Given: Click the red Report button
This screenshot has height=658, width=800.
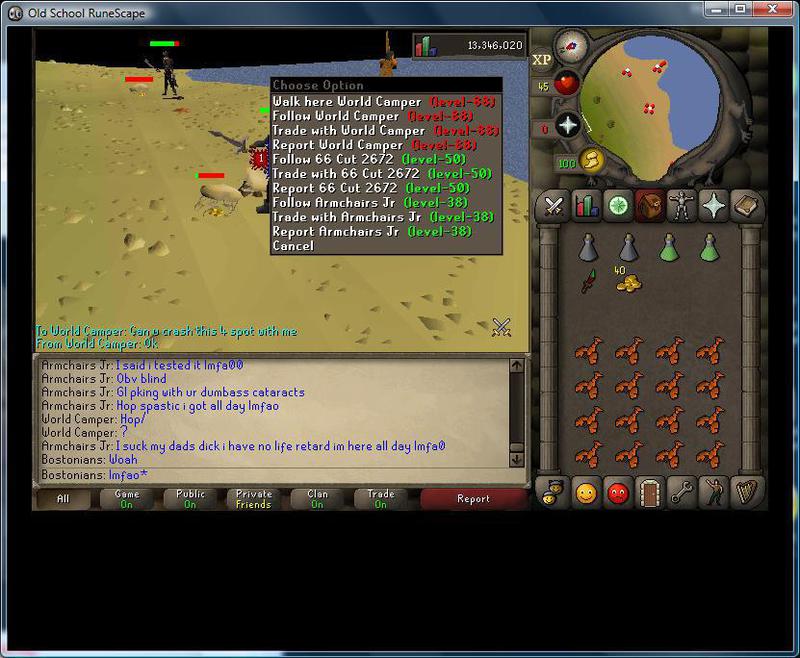Looking at the screenshot, I should point(473,498).
